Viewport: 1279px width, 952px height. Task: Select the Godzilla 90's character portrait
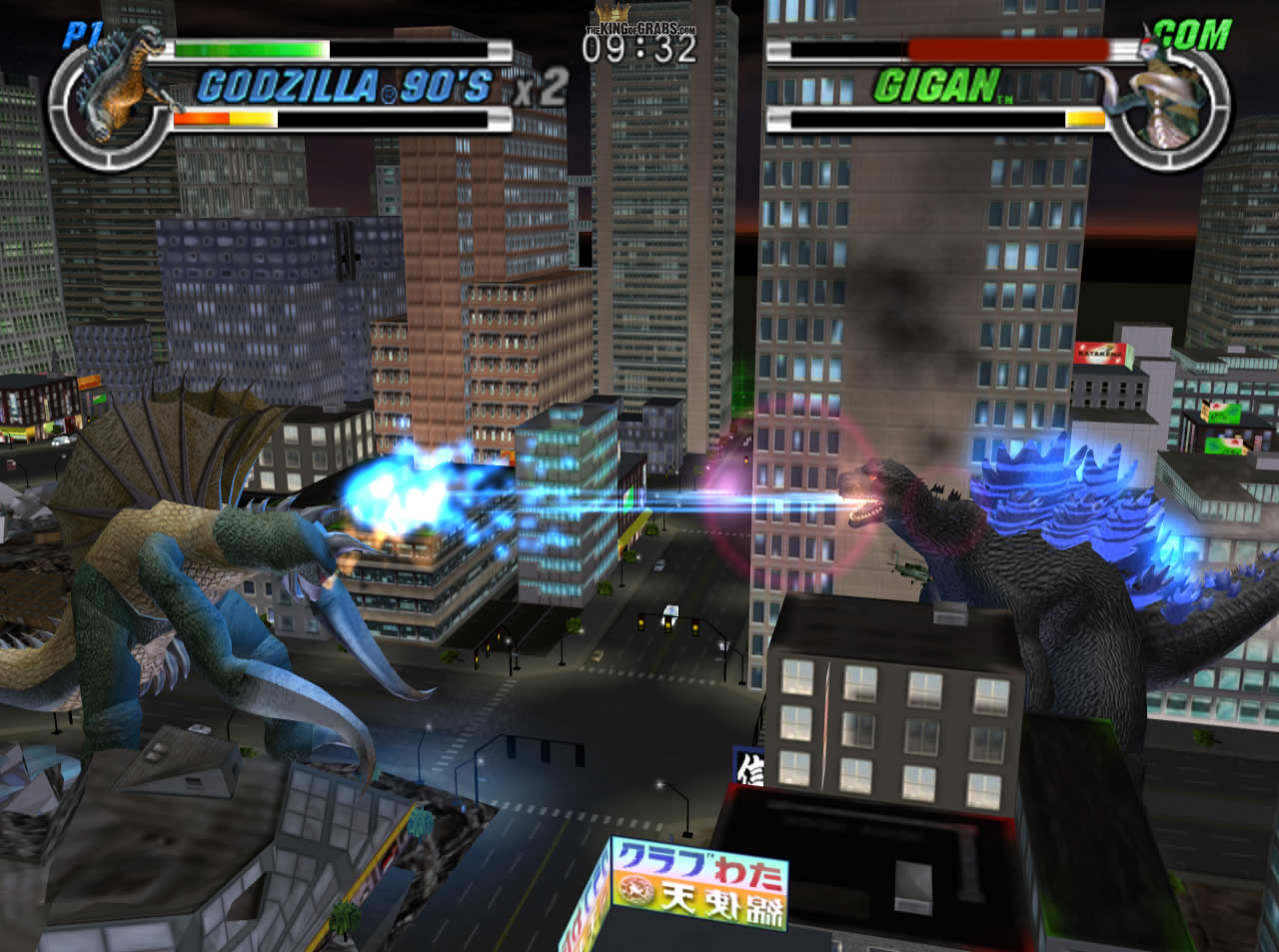(x=120, y=85)
